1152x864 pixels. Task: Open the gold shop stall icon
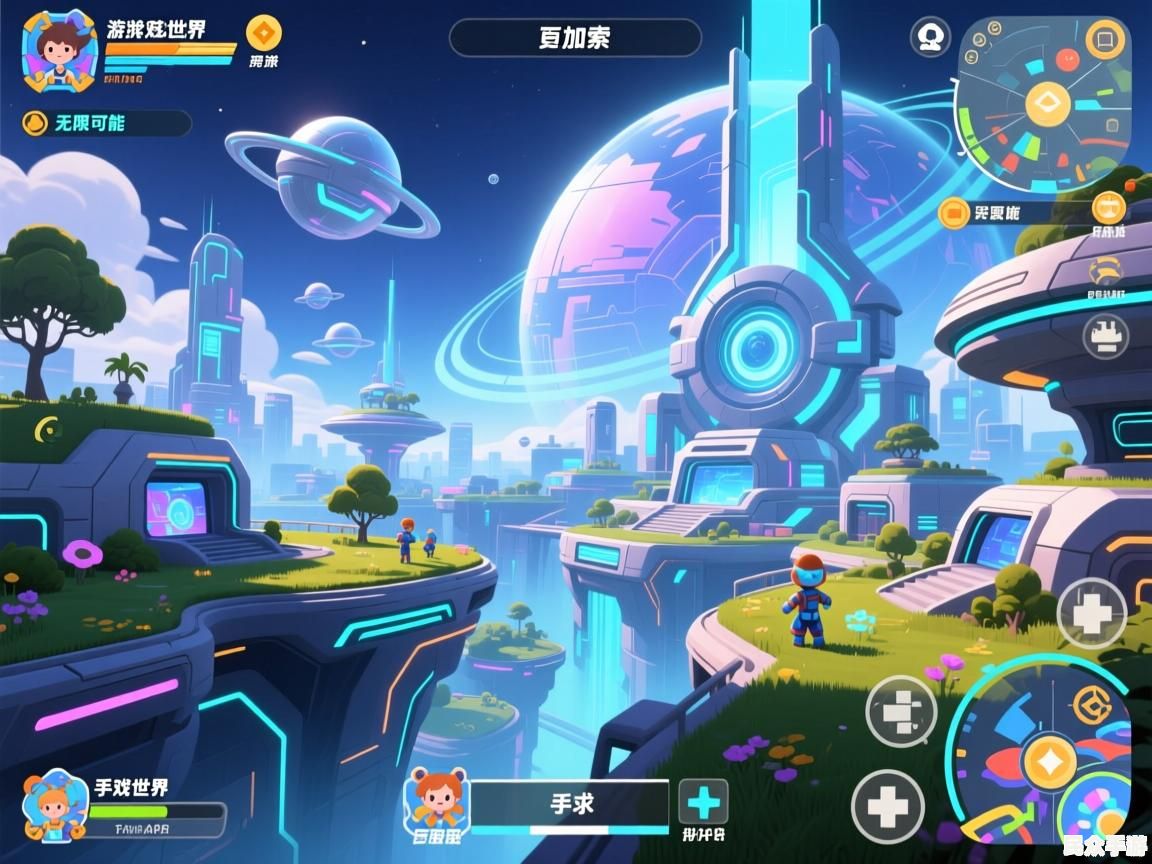[1108, 208]
